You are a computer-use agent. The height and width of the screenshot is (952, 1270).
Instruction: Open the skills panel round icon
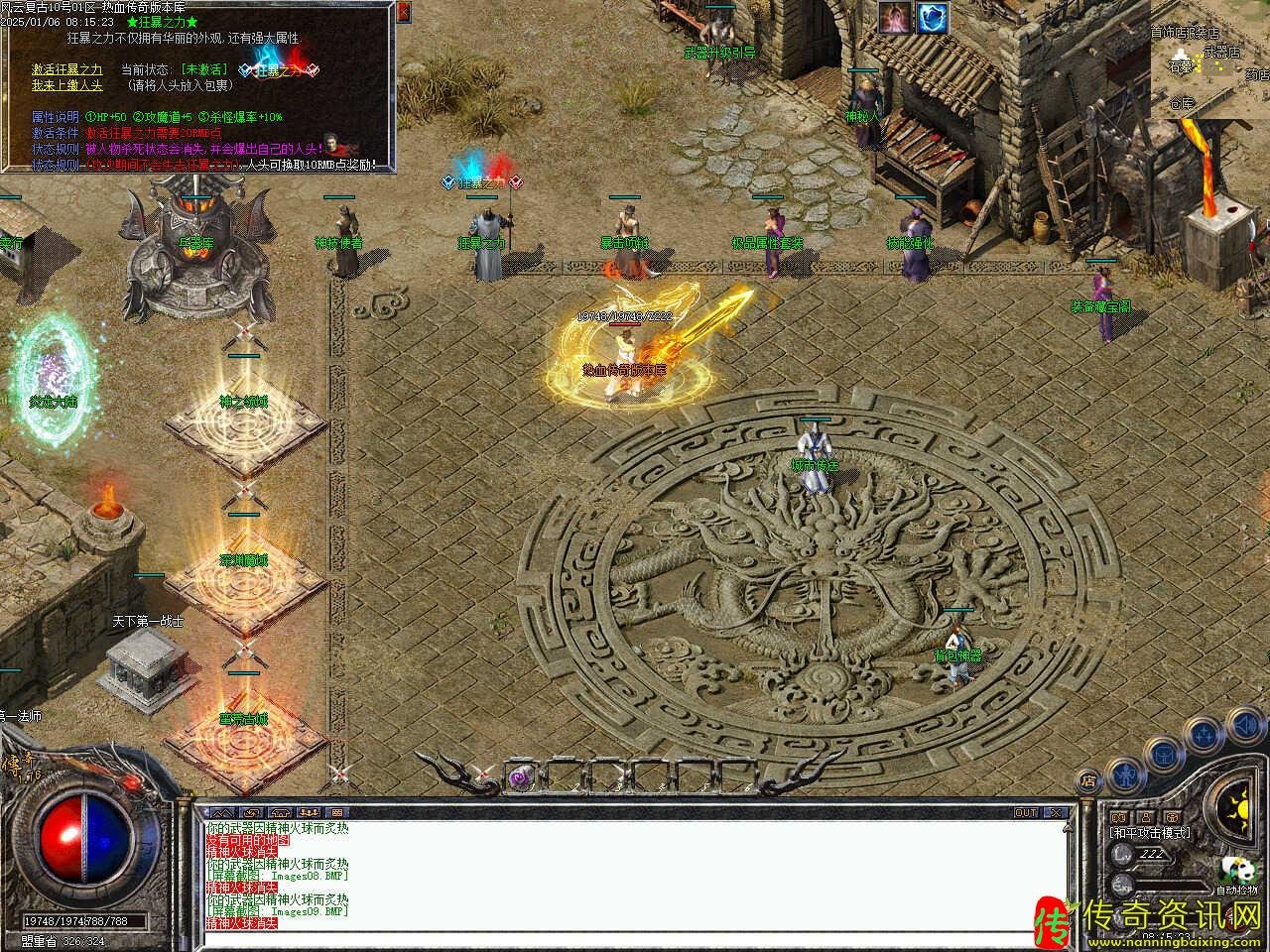1205,735
